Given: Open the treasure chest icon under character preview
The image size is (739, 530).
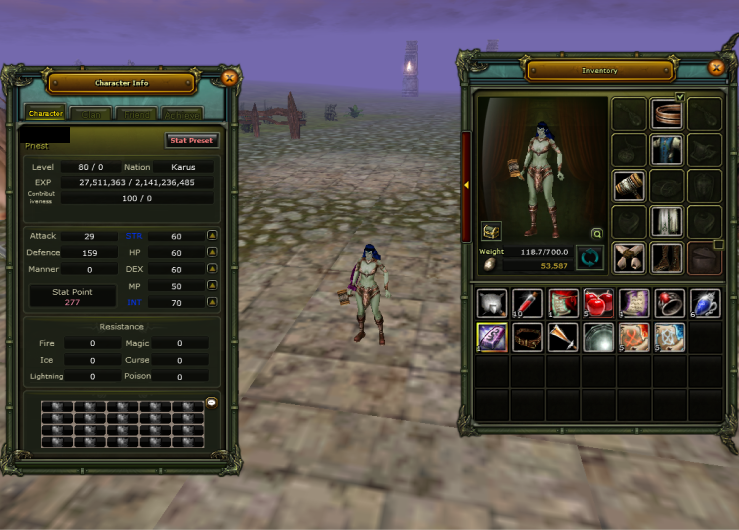Looking at the screenshot, I should click(x=491, y=231).
